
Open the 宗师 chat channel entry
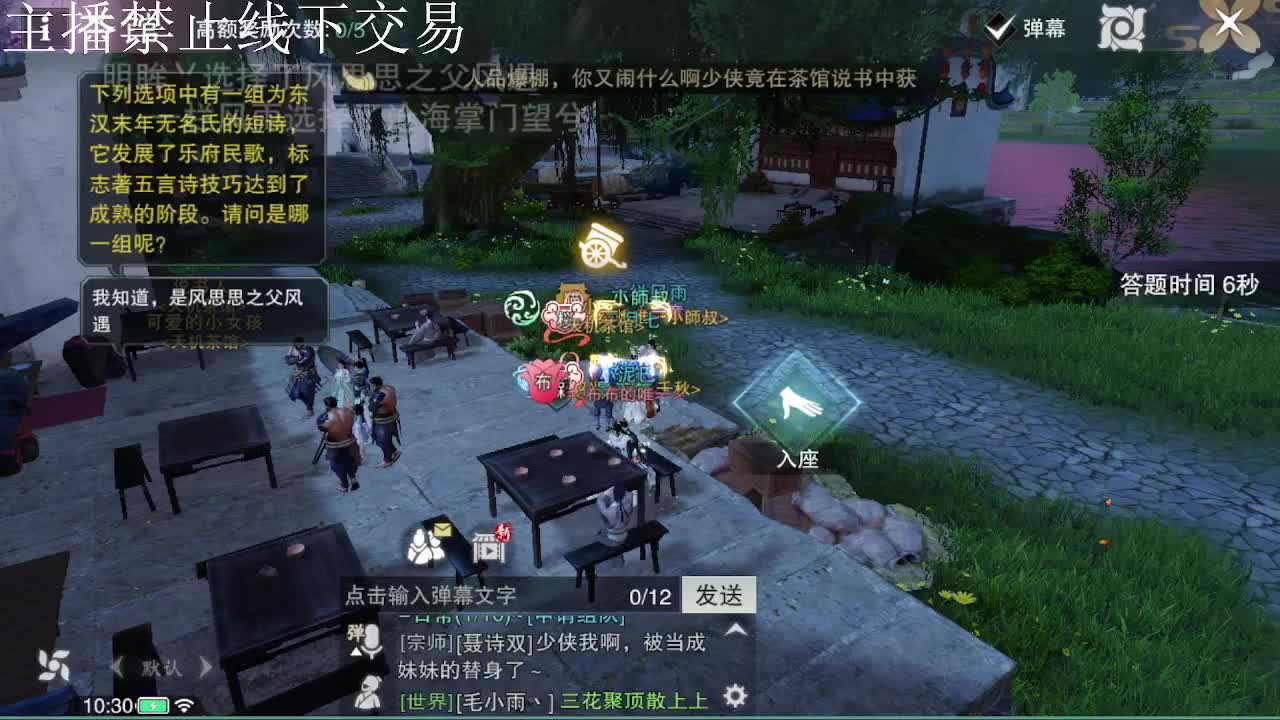tap(422, 643)
